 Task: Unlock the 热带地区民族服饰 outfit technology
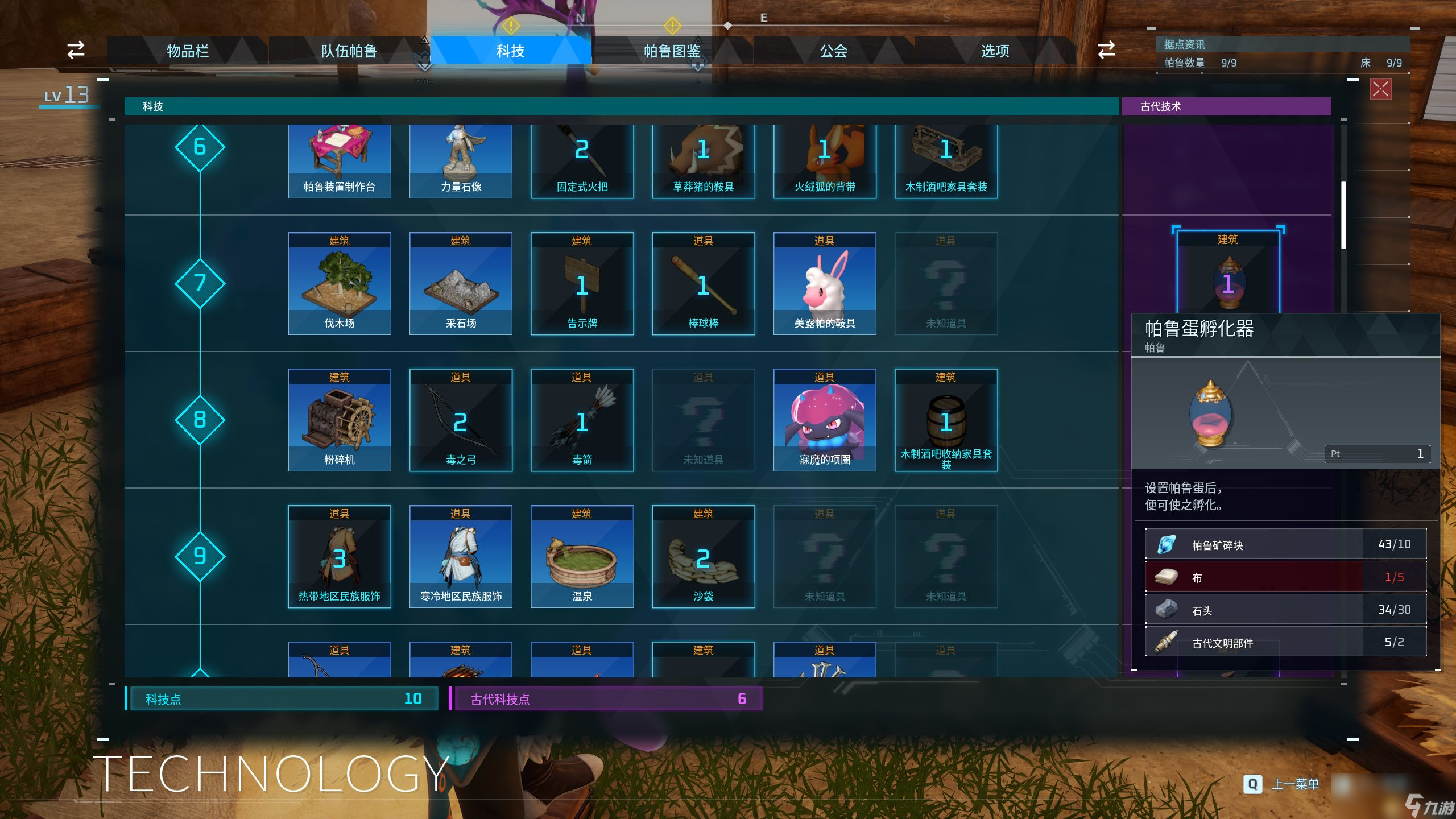[340, 556]
